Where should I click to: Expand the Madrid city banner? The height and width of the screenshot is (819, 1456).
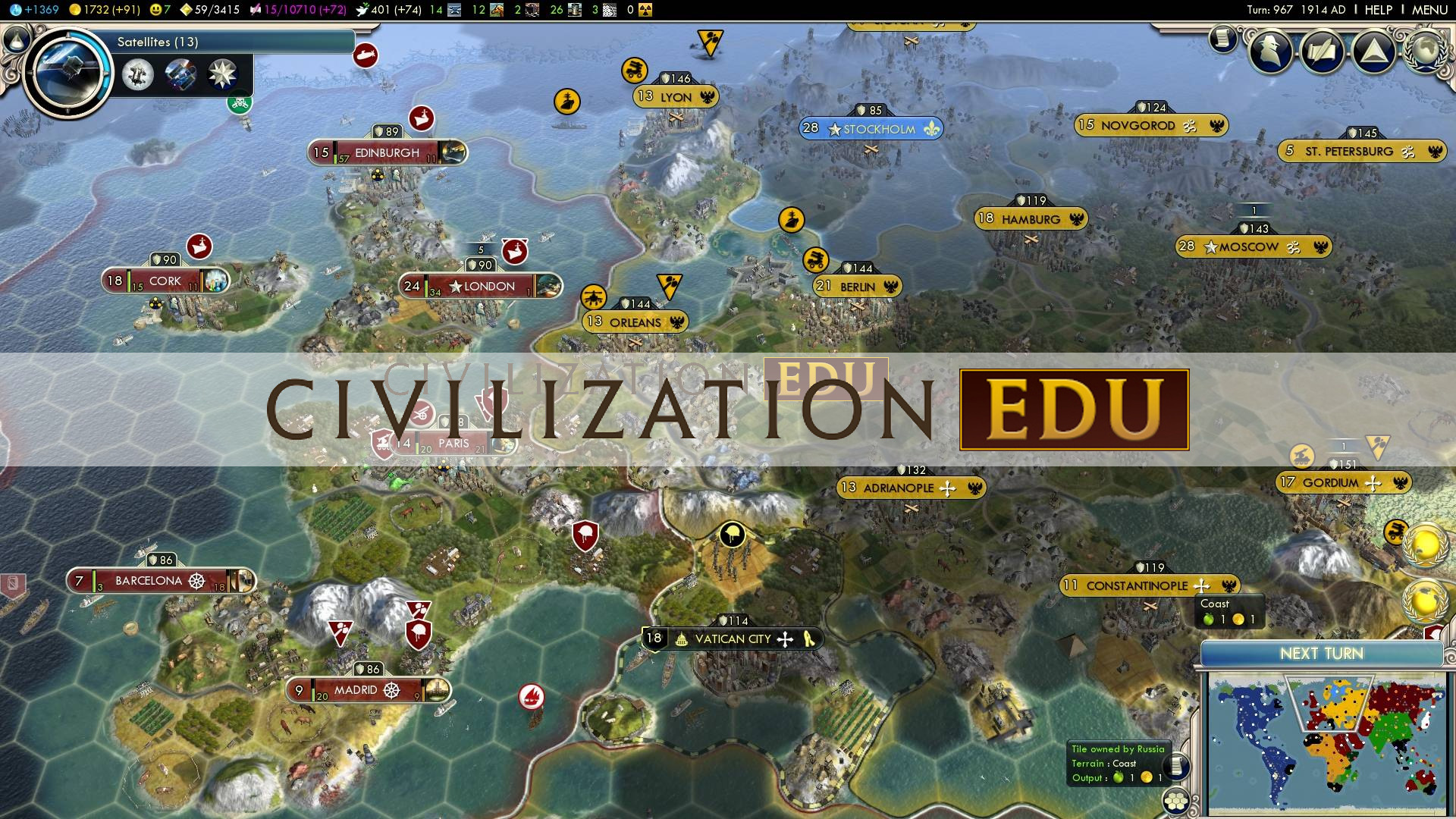pyautogui.click(x=356, y=691)
